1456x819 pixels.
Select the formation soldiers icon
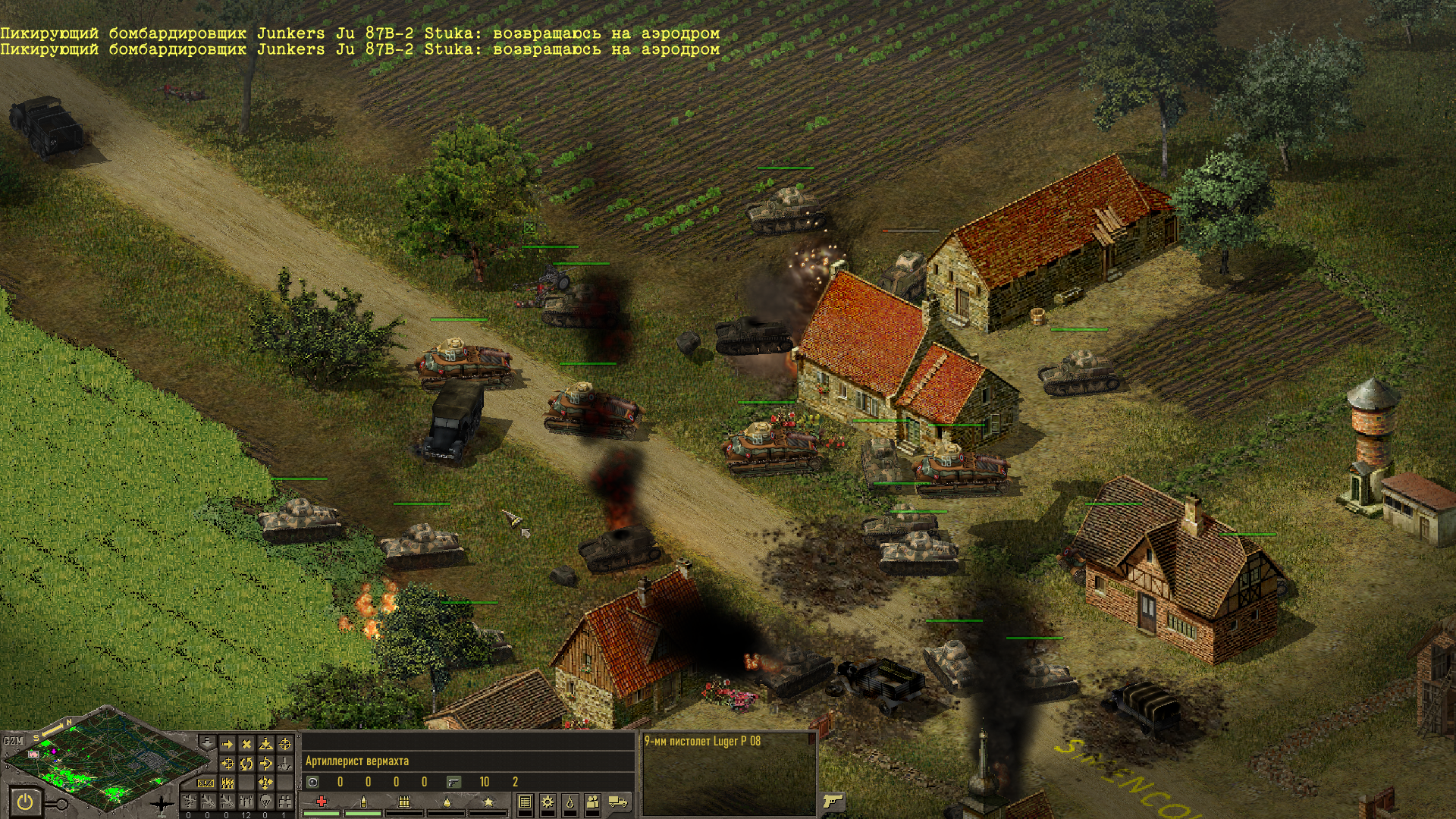click(227, 783)
